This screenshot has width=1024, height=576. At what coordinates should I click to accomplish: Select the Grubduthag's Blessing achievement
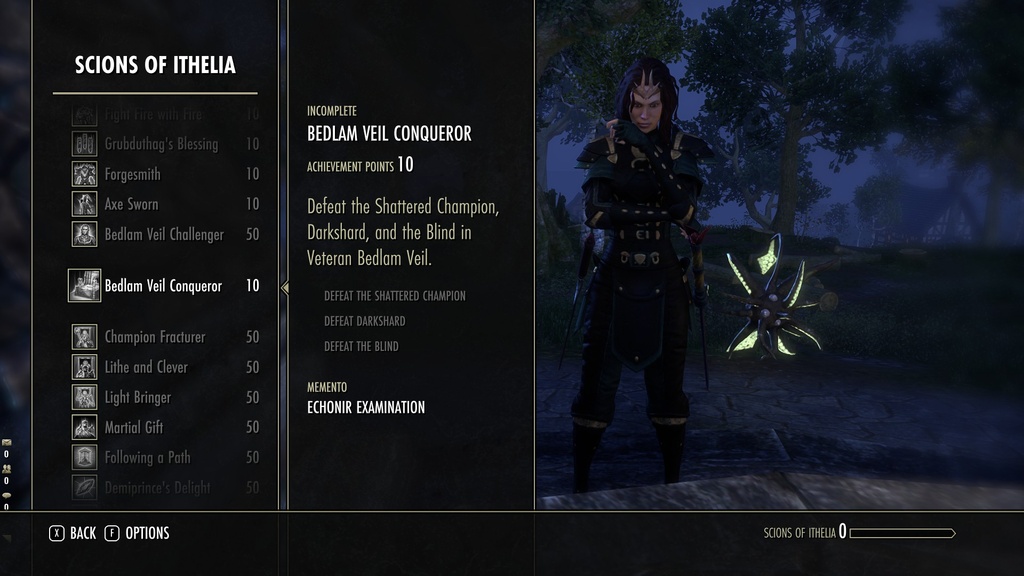160,144
